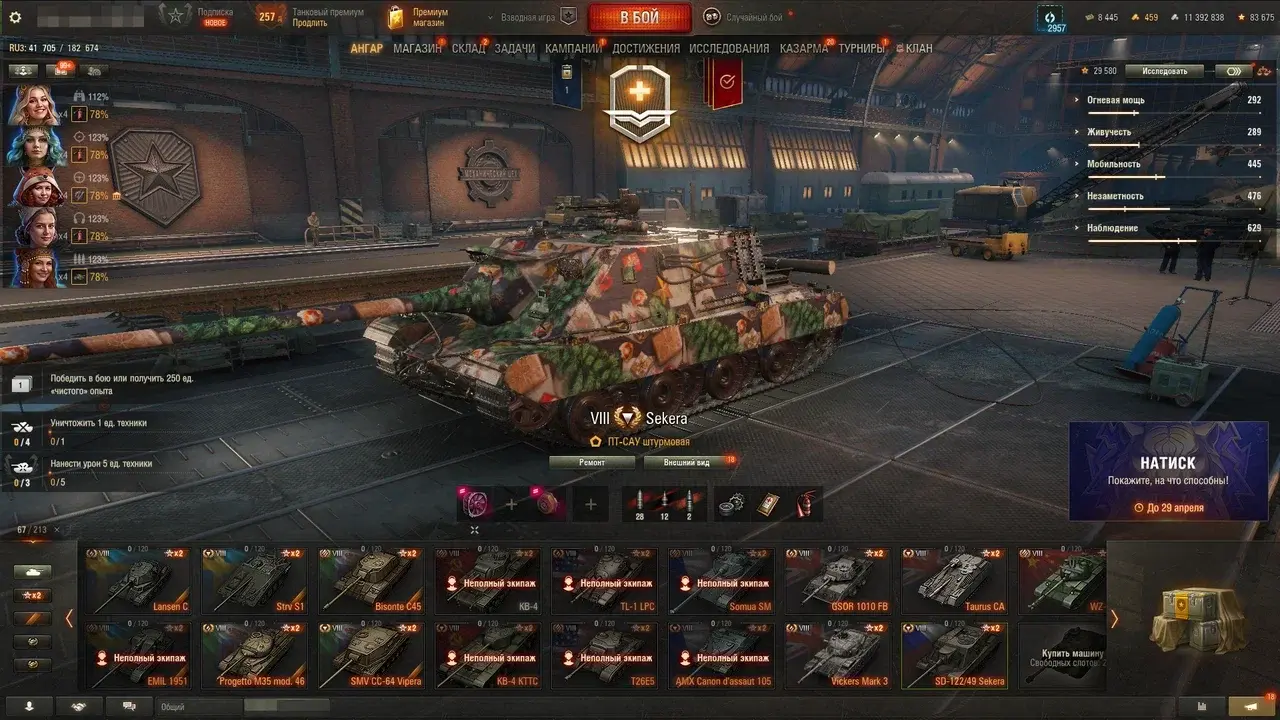Open the МАГАЗИН tab

coord(417,48)
